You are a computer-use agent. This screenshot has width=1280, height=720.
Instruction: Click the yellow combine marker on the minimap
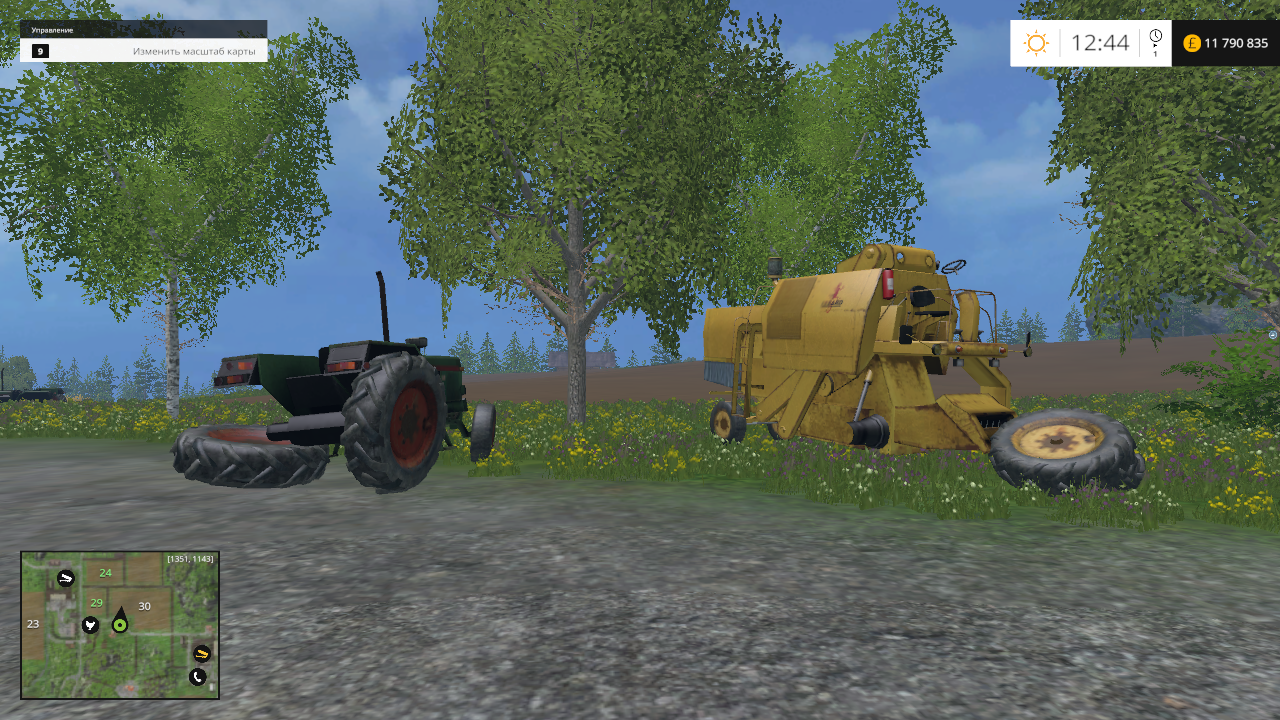point(202,653)
